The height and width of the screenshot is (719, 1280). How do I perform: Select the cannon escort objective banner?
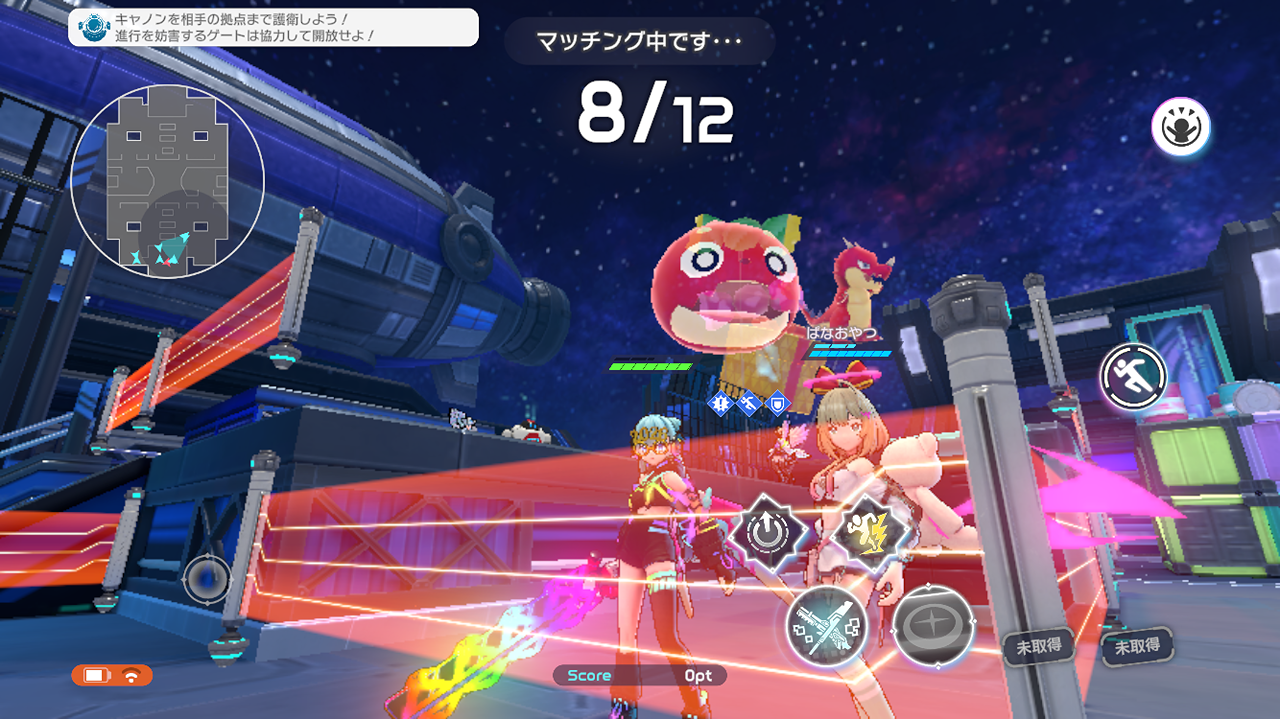(x=273, y=27)
